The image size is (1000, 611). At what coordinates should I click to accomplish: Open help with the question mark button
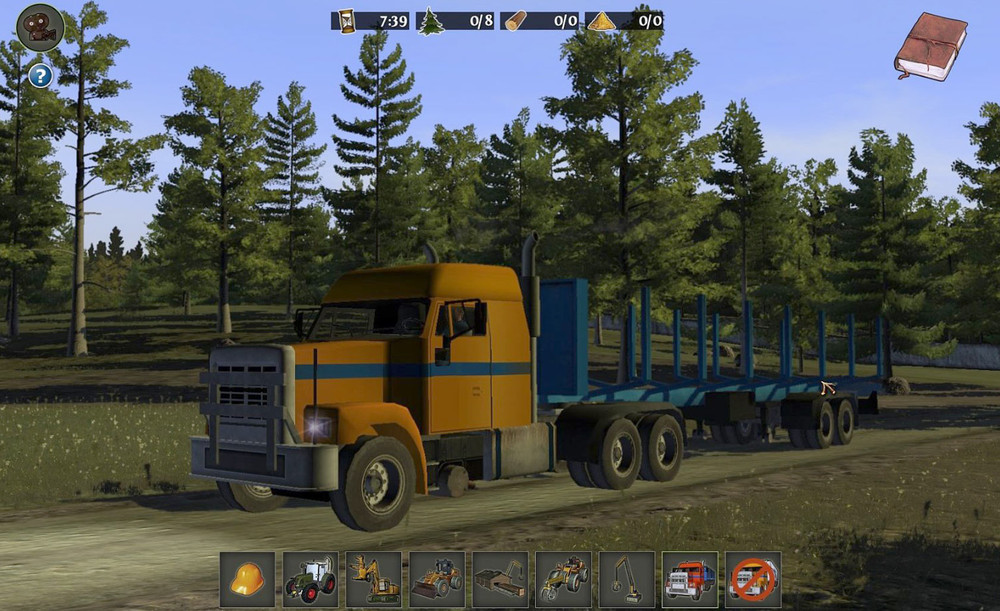pyautogui.click(x=39, y=75)
